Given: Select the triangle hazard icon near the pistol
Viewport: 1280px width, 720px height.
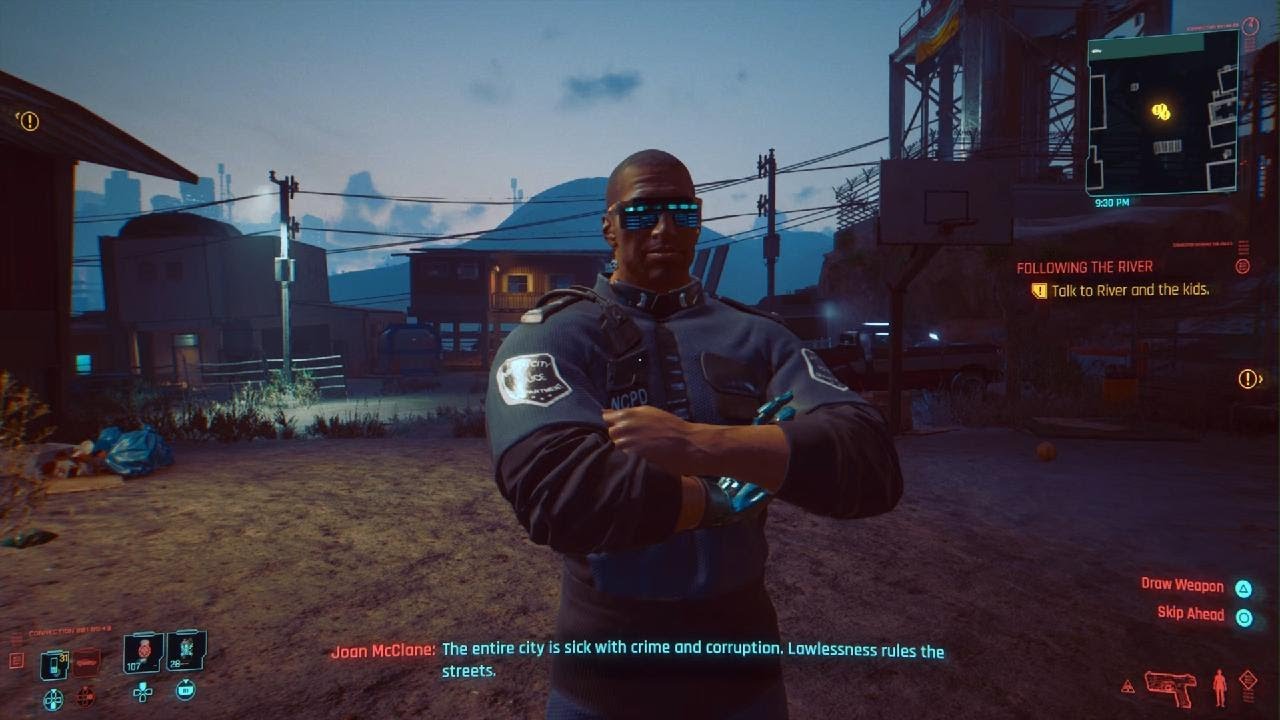Looking at the screenshot, I should tap(1128, 686).
